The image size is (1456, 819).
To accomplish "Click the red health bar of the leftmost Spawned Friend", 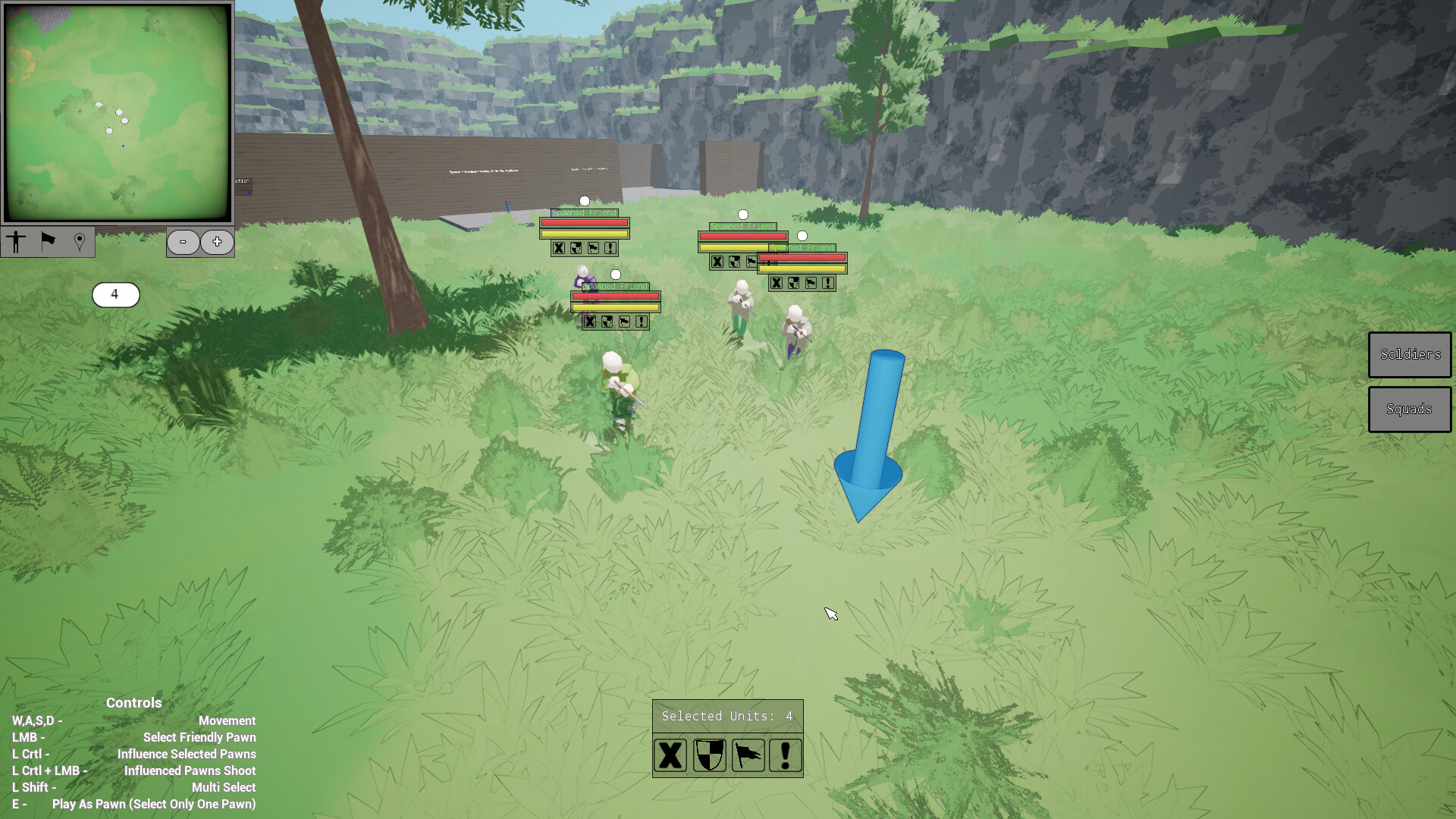I will coord(584,223).
